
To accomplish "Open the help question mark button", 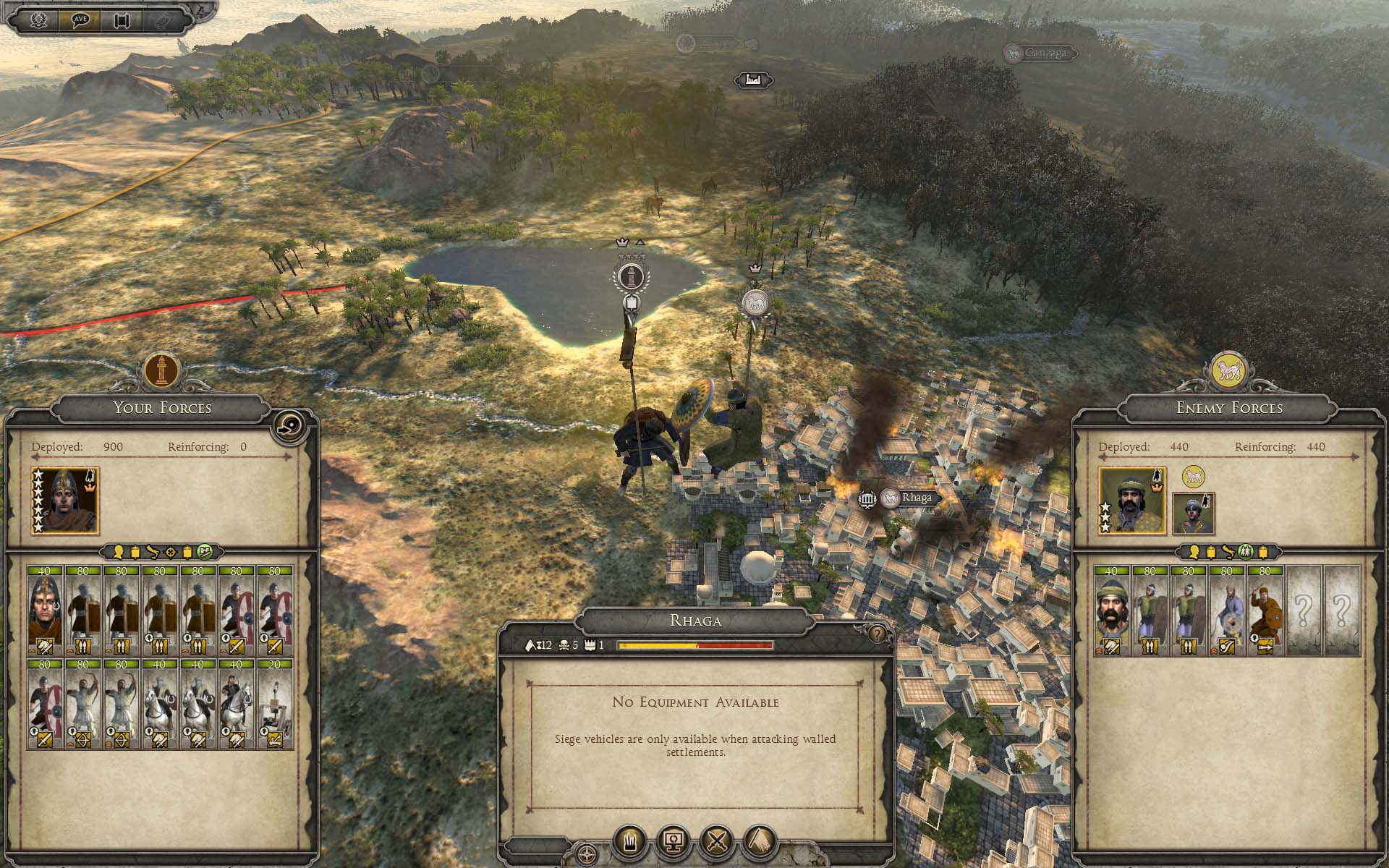I will [877, 634].
